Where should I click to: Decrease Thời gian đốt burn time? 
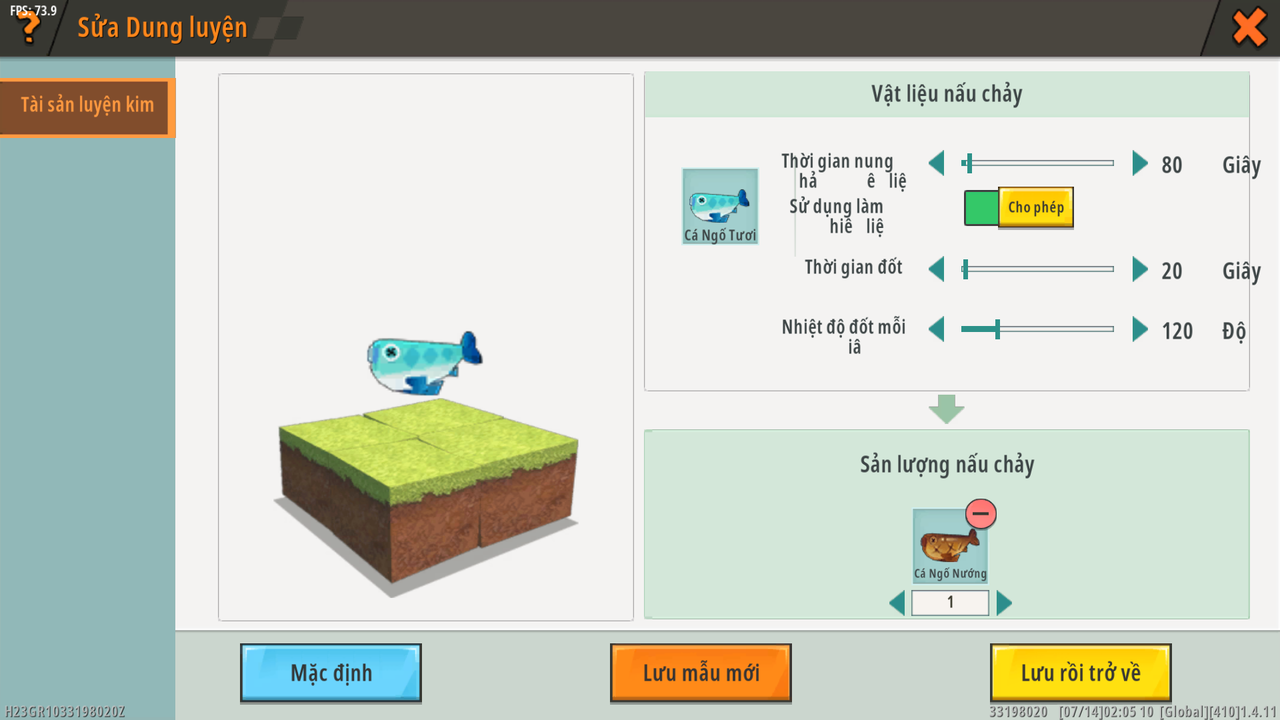[x=936, y=269]
